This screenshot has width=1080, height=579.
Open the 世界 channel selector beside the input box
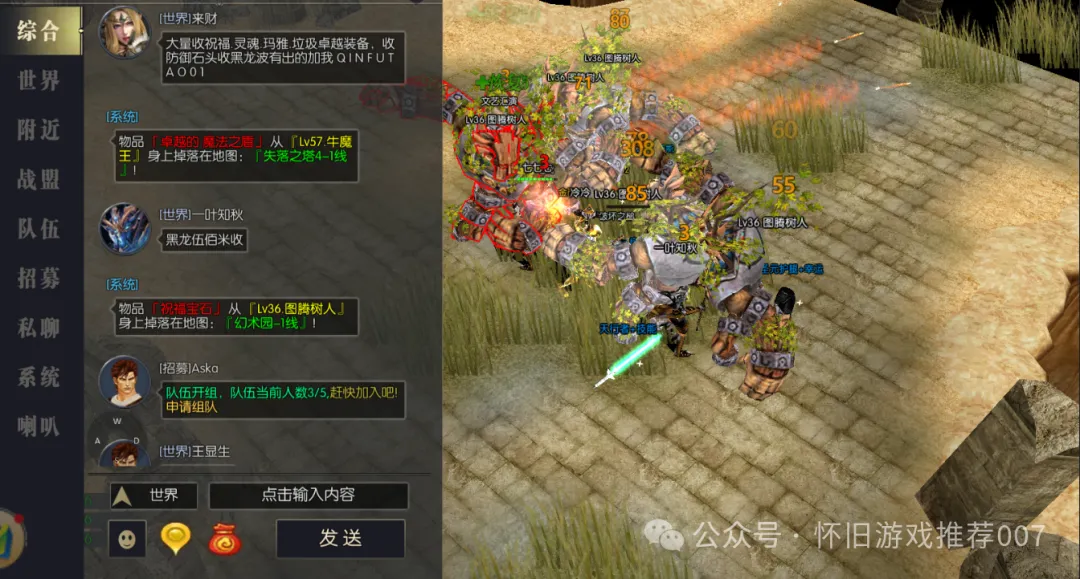148,495
